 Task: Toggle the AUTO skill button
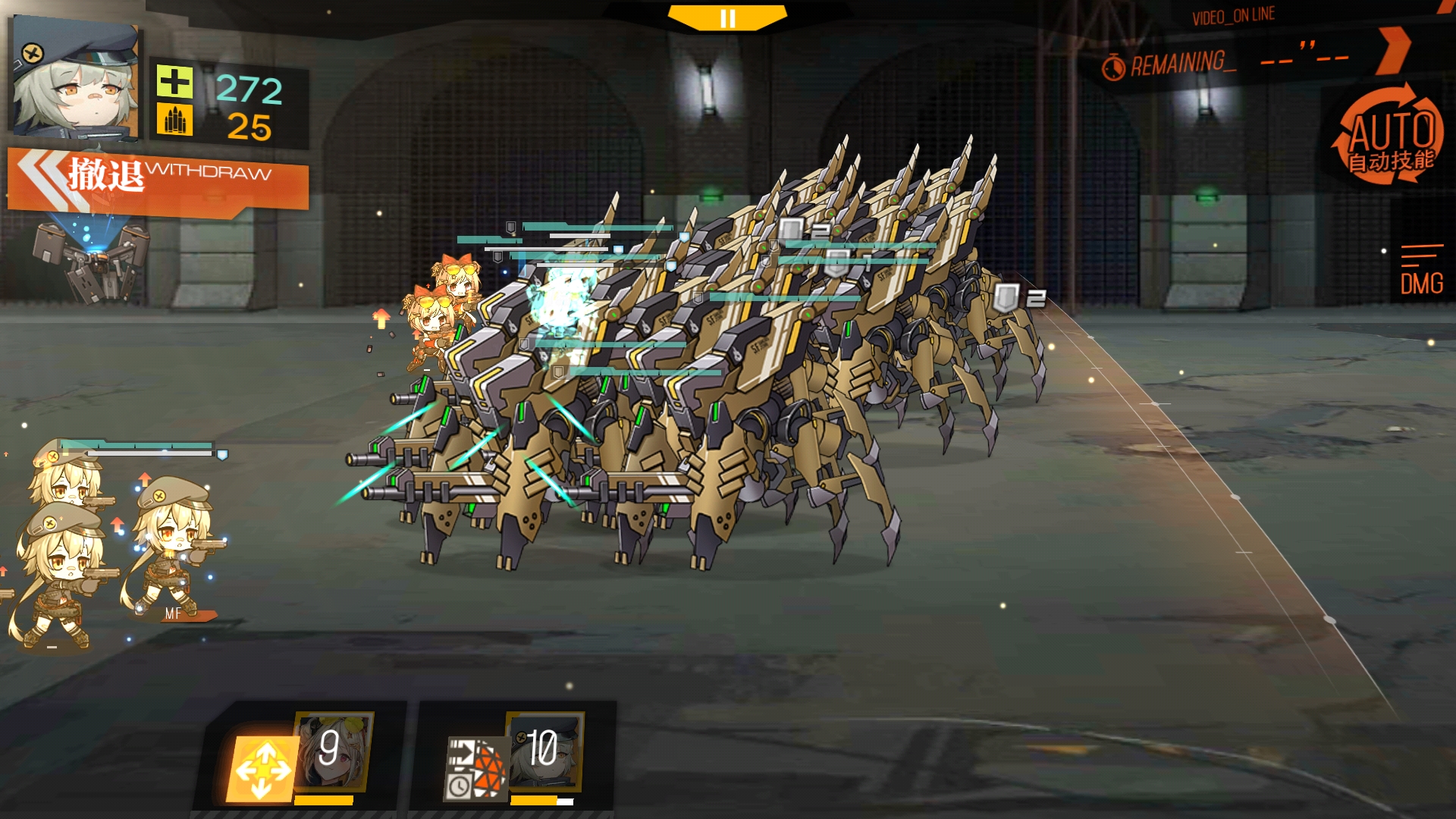[x=1389, y=138]
